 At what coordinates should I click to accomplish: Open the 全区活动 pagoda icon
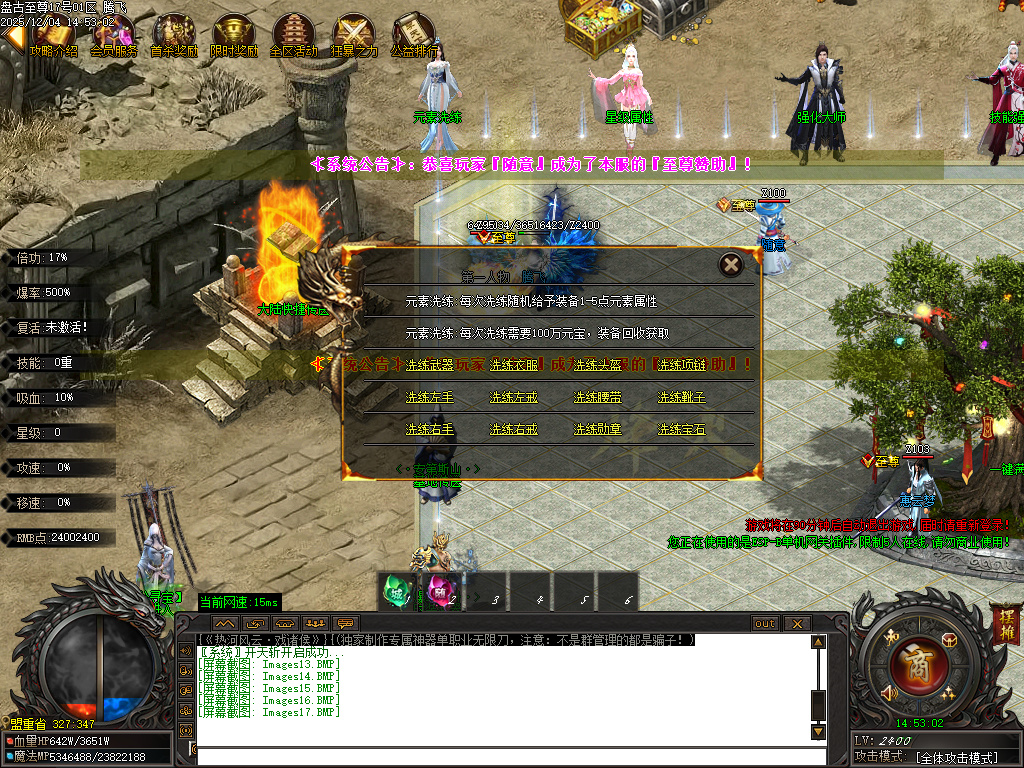[x=293, y=34]
